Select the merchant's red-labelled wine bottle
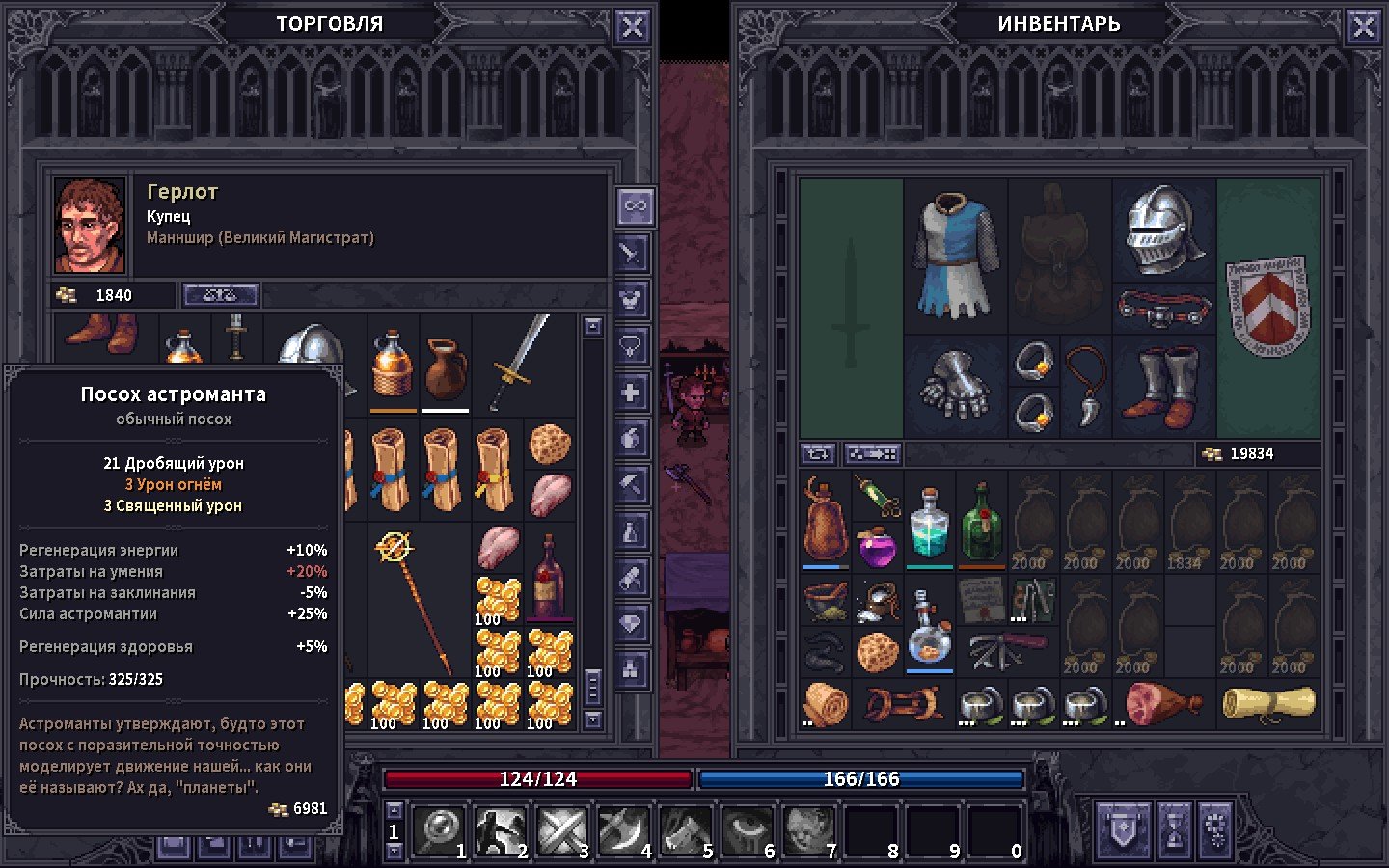This screenshot has height=868, width=1389. pyautogui.click(x=548, y=577)
